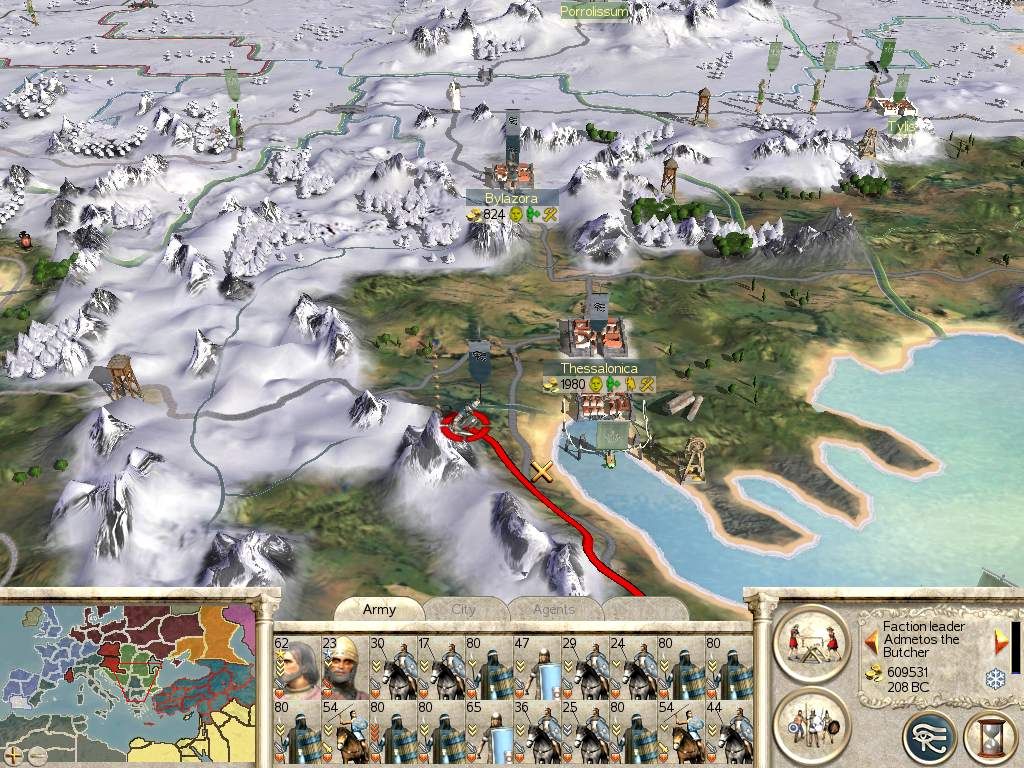This screenshot has width=1024, height=768.
Task: Open the Agents tab
Action: click(553, 609)
